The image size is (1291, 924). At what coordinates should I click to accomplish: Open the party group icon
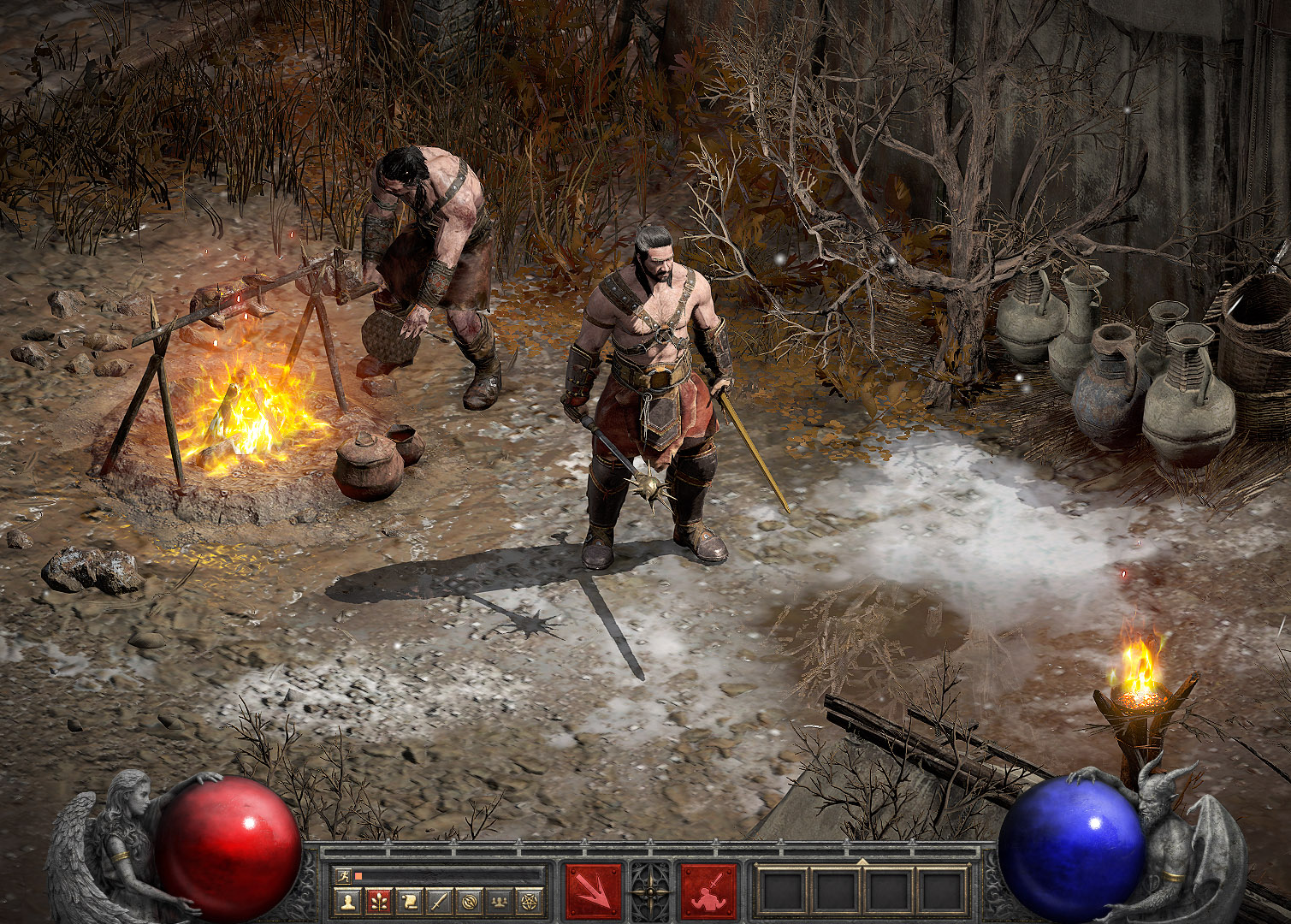498,900
